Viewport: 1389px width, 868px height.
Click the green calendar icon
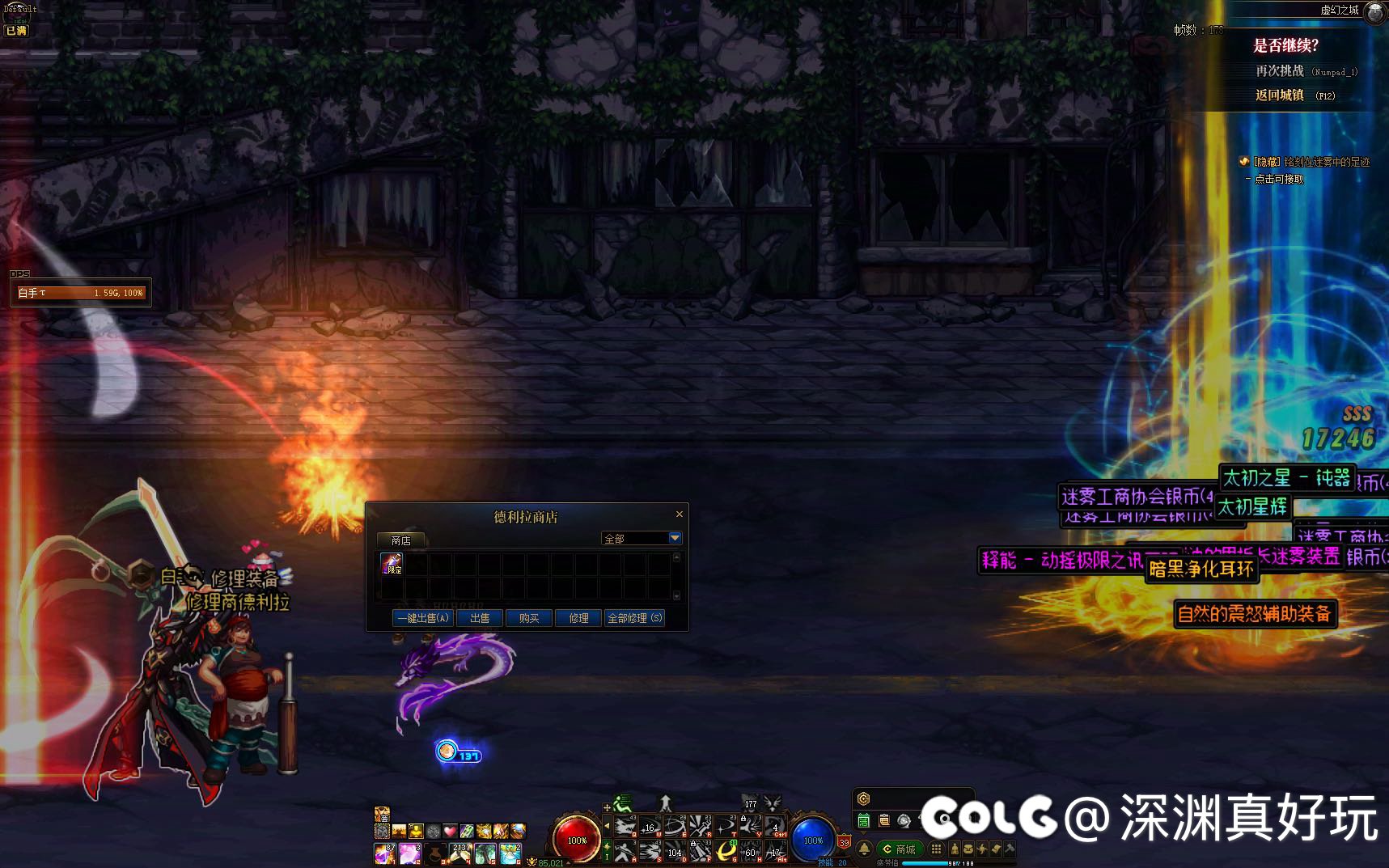[x=863, y=820]
